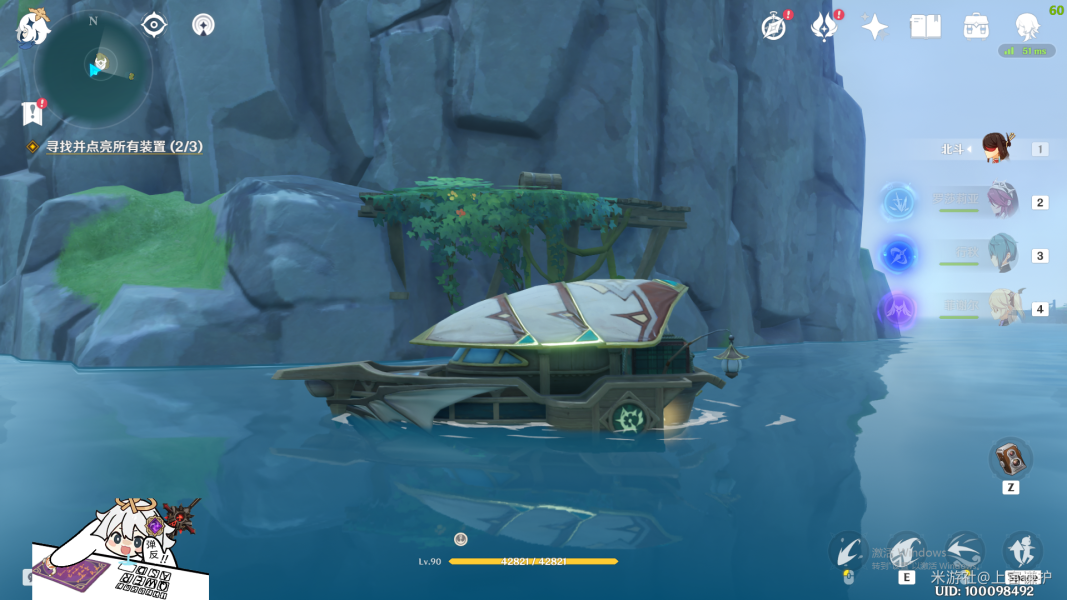Screen dimensions: 1067x600
Task: Click the signal beacon icon beside the minimap
Action: 203,25
